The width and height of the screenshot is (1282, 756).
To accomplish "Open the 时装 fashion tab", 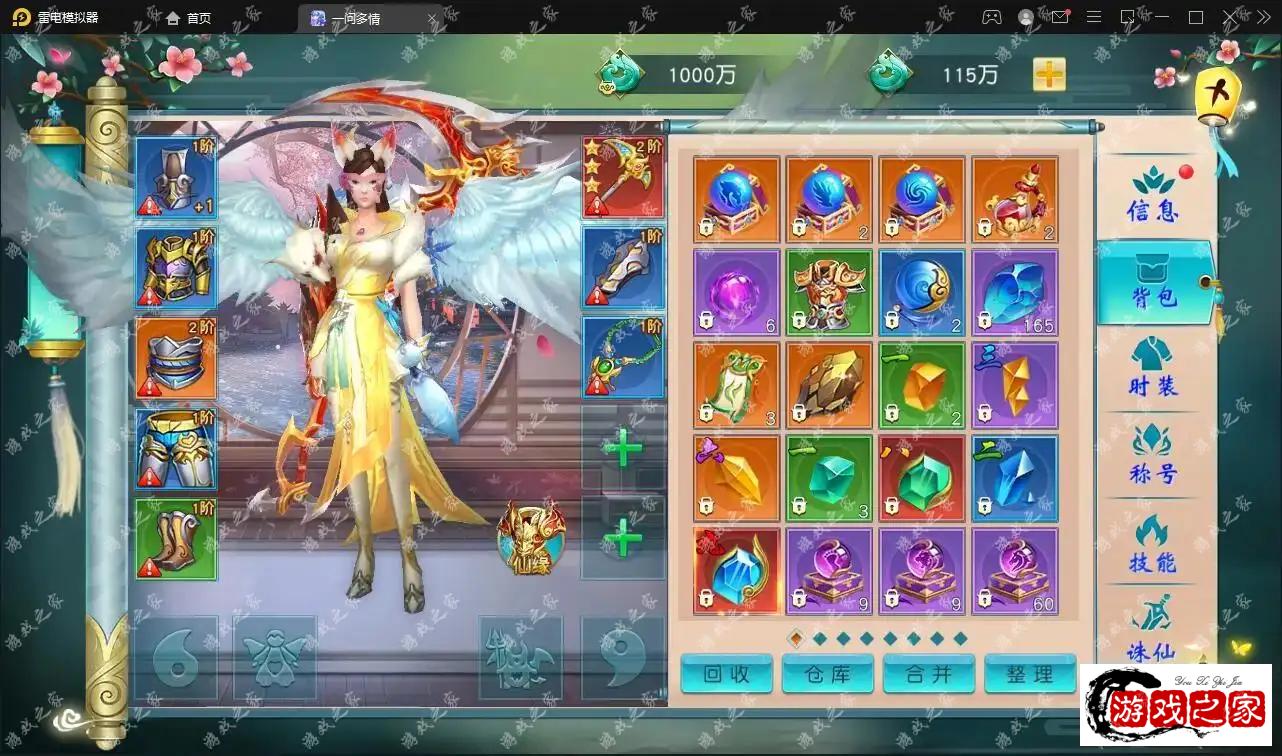I will 1153,369.
